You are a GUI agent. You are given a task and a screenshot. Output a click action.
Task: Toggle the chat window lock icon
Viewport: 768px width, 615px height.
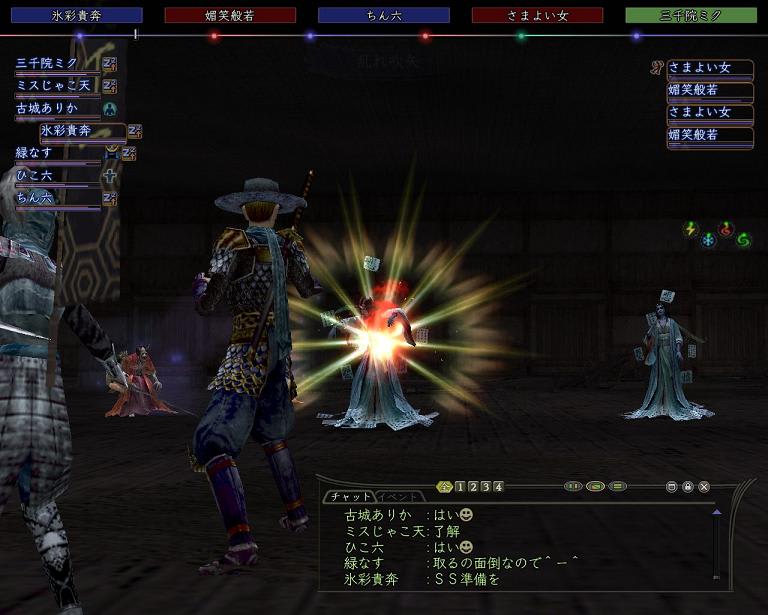pyautogui.click(x=688, y=487)
